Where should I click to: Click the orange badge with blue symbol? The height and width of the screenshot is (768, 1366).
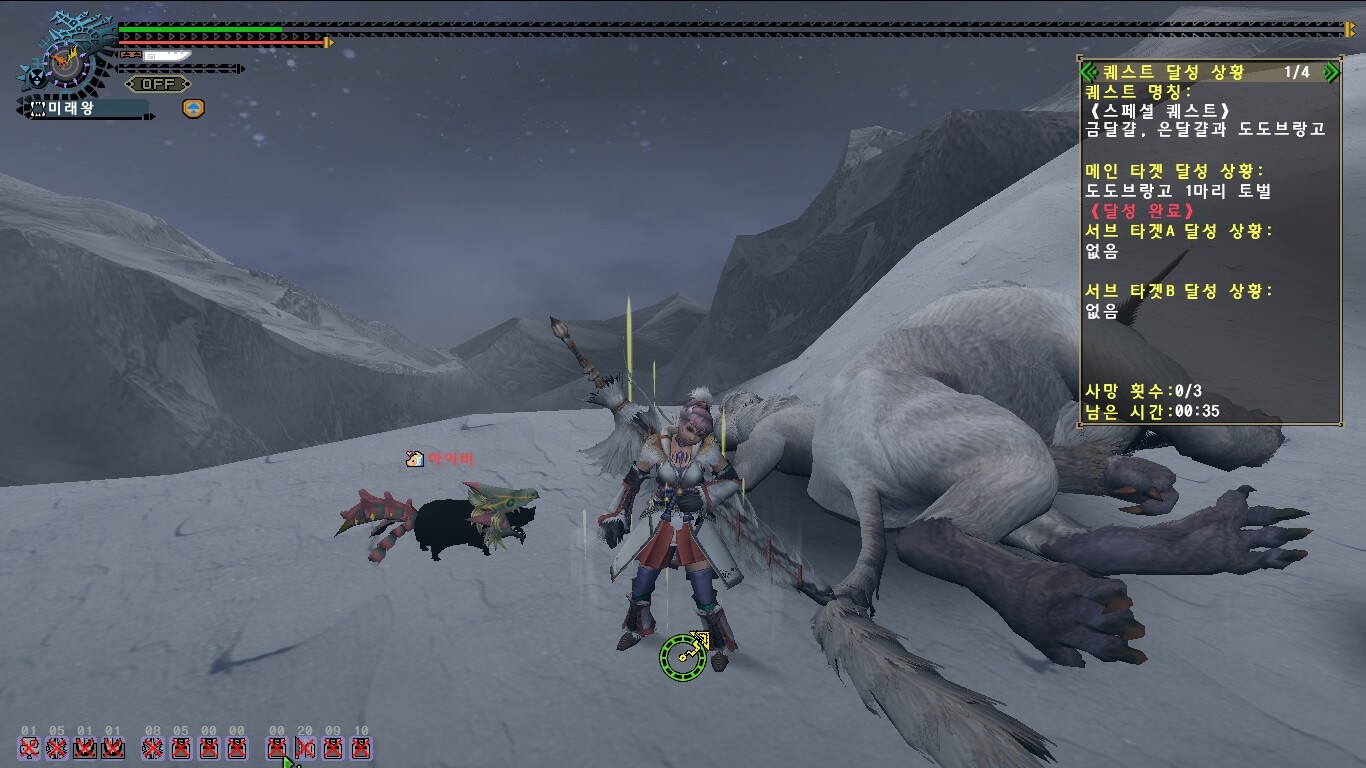[x=193, y=108]
